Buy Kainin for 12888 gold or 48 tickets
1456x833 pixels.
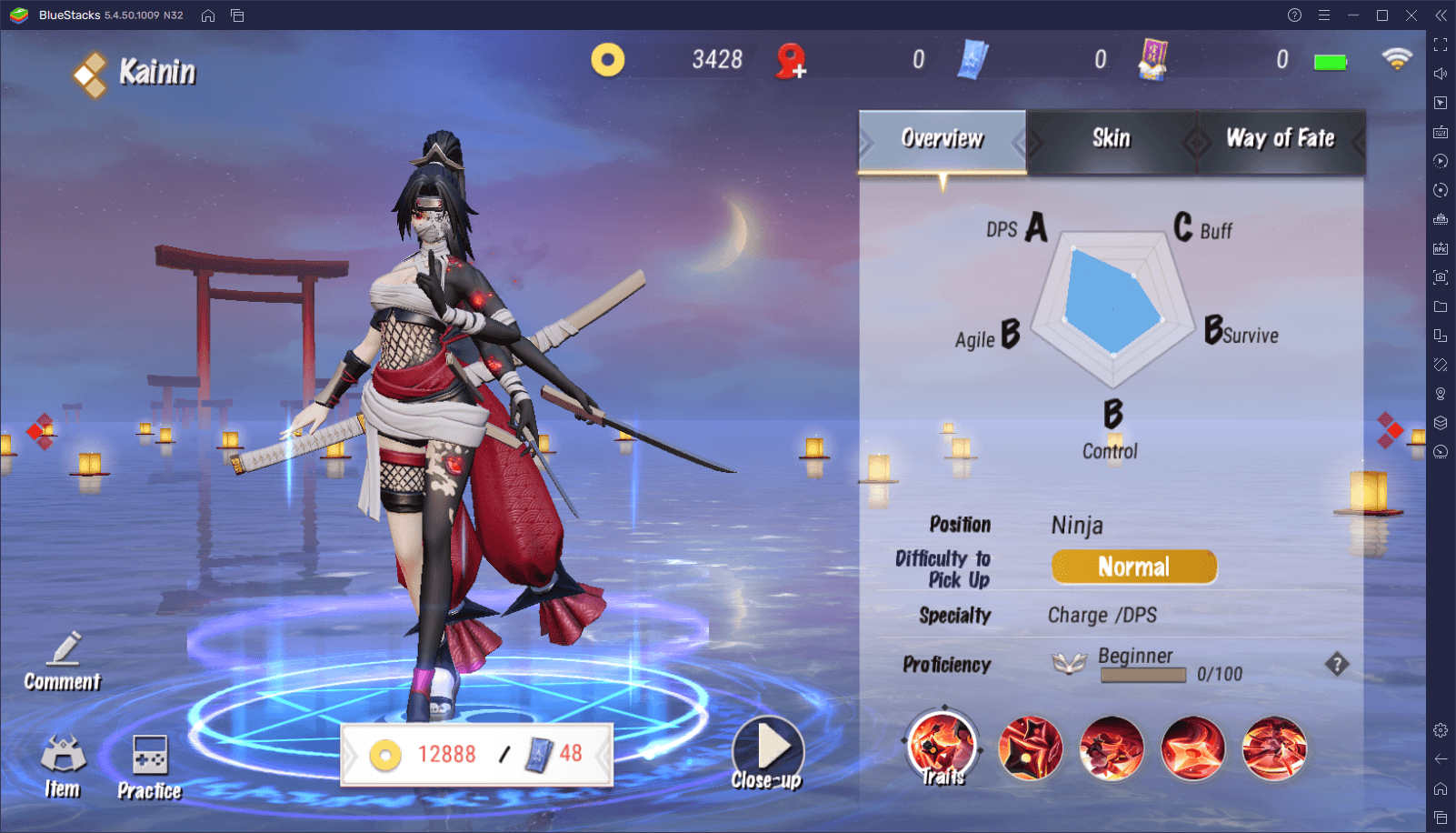(x=476, y=754)
